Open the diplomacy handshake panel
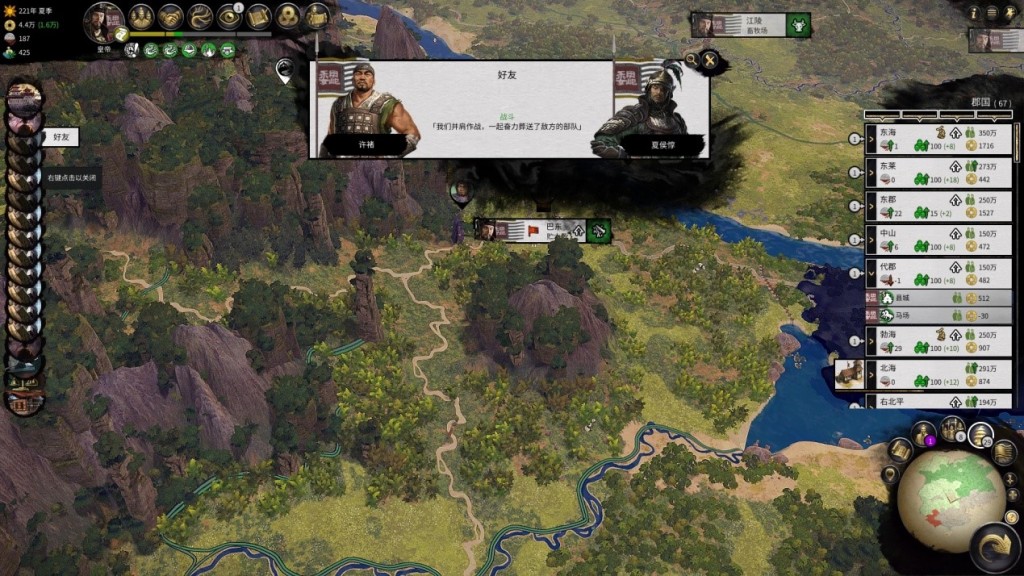The height and width of the screenshot is (576, 1024). tap(171, 16)
